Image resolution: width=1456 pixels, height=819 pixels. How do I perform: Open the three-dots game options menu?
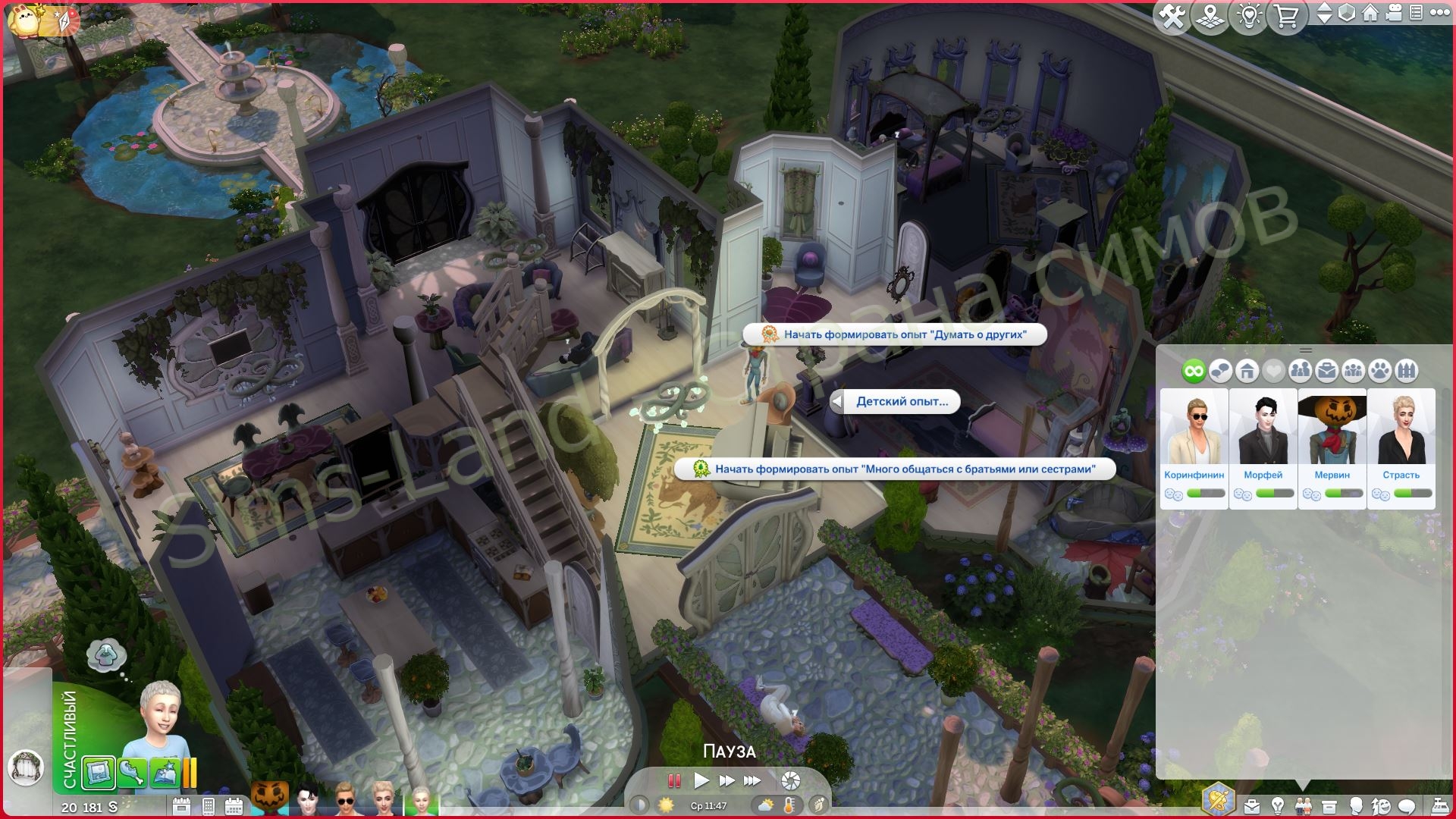1439,14
